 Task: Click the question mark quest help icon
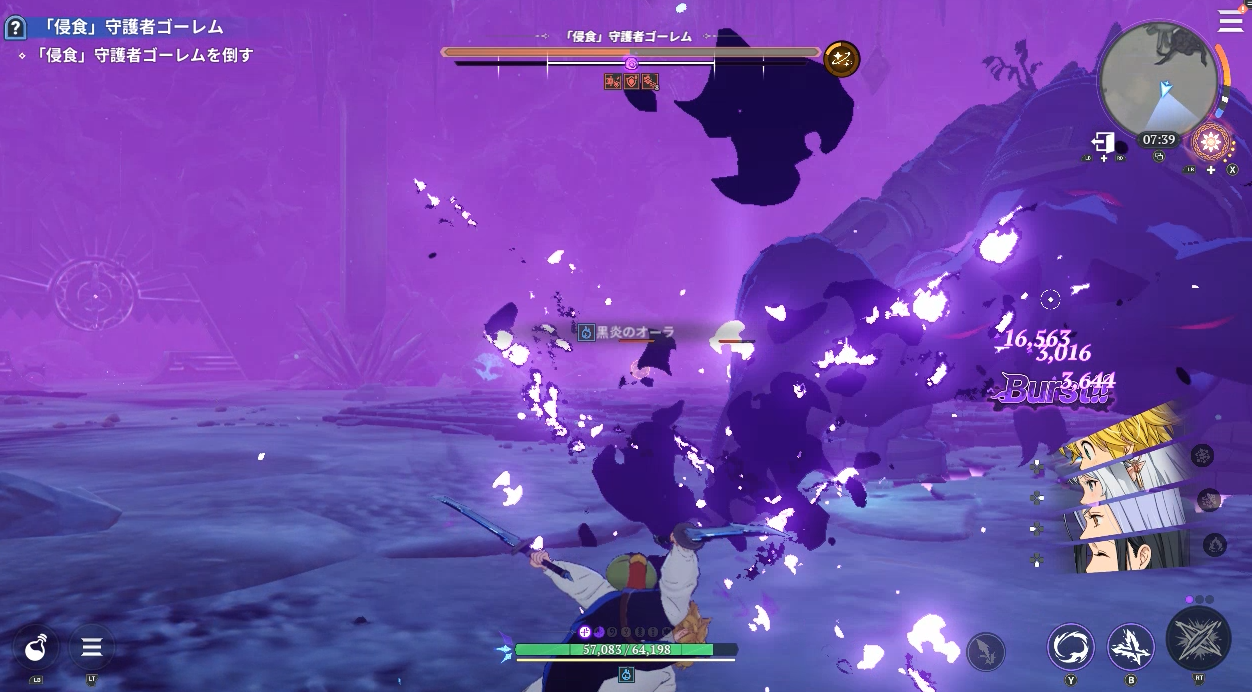pyautogui.click(x=15, y=28)
